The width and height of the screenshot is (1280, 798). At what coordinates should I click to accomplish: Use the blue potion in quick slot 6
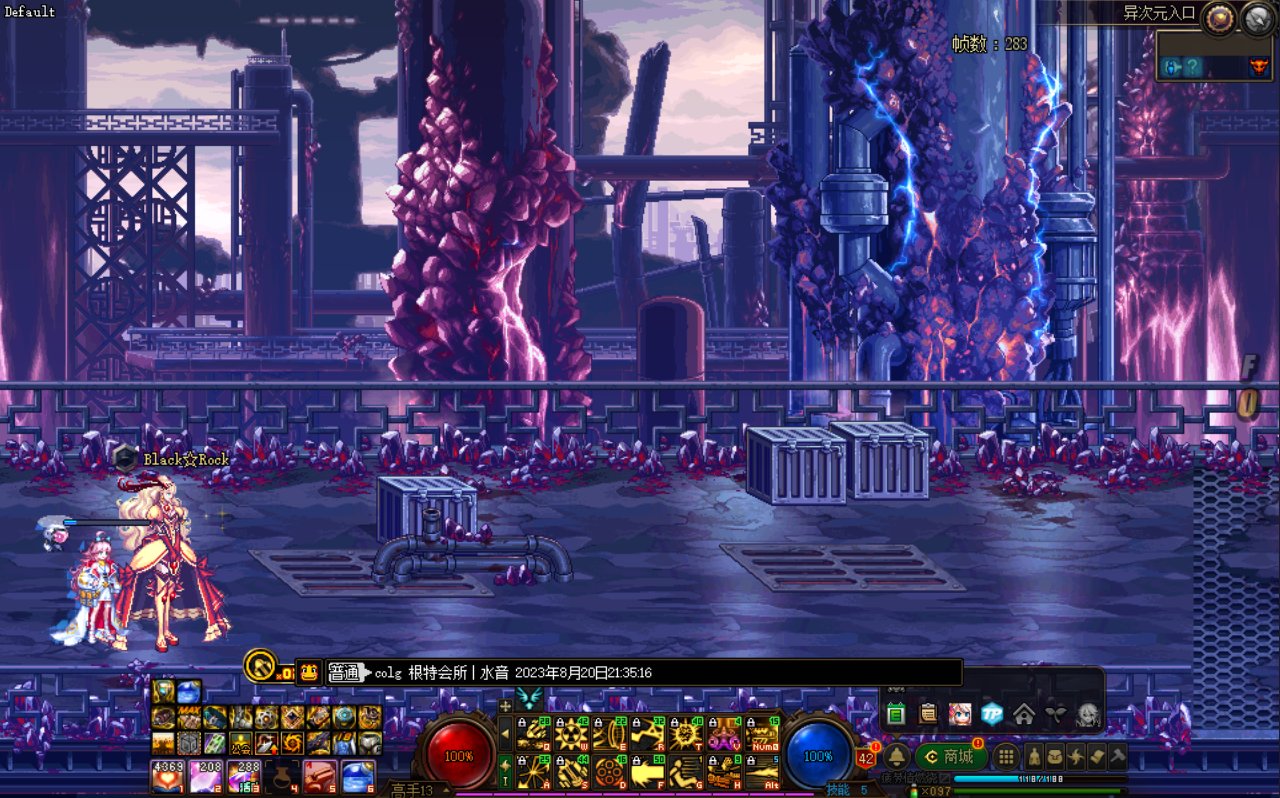pyautogui.click(x=357, y=776)
